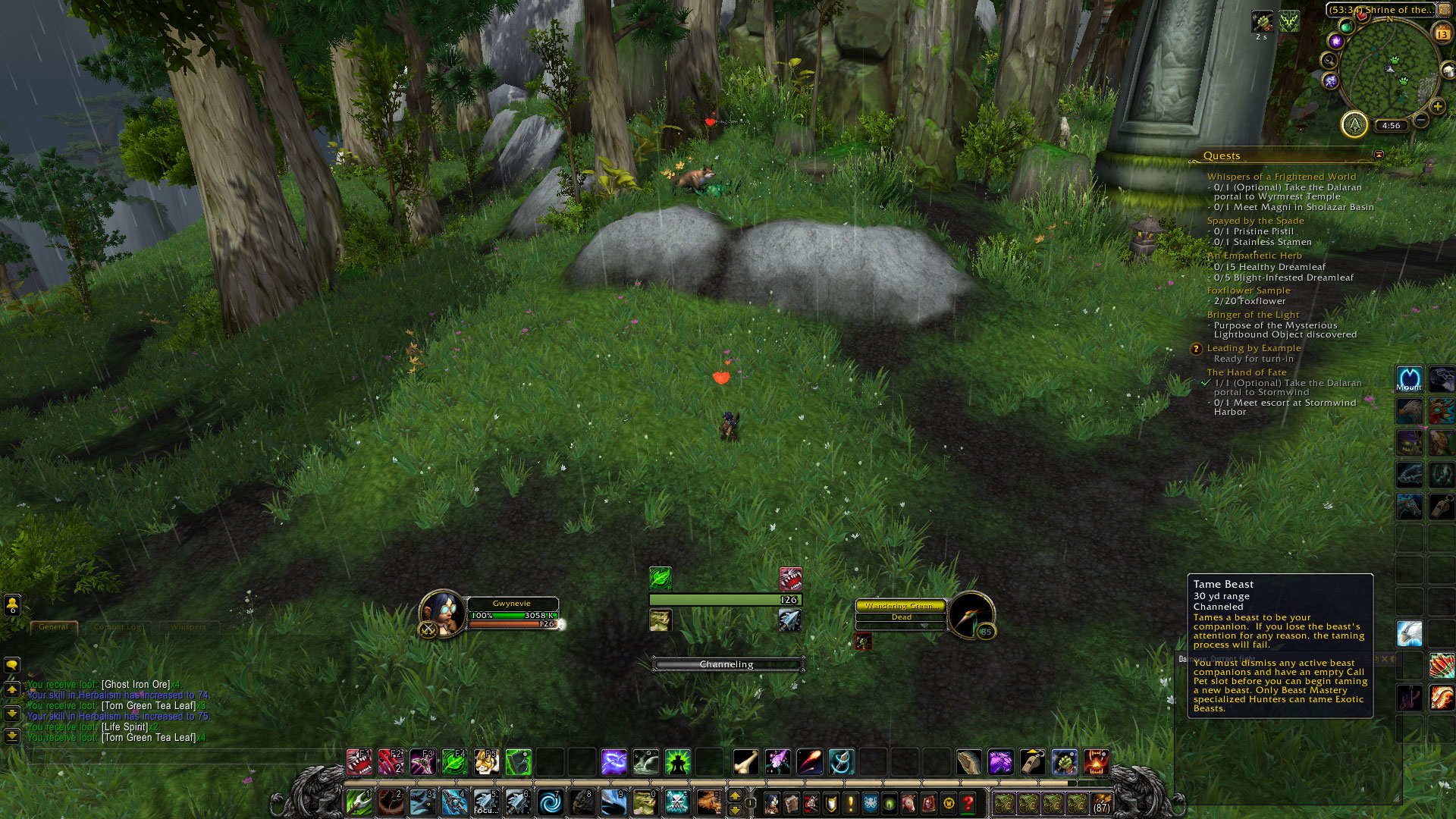Zoom in on the minimap
This screenshot has width=1456, height=819.
point(1437,106)
